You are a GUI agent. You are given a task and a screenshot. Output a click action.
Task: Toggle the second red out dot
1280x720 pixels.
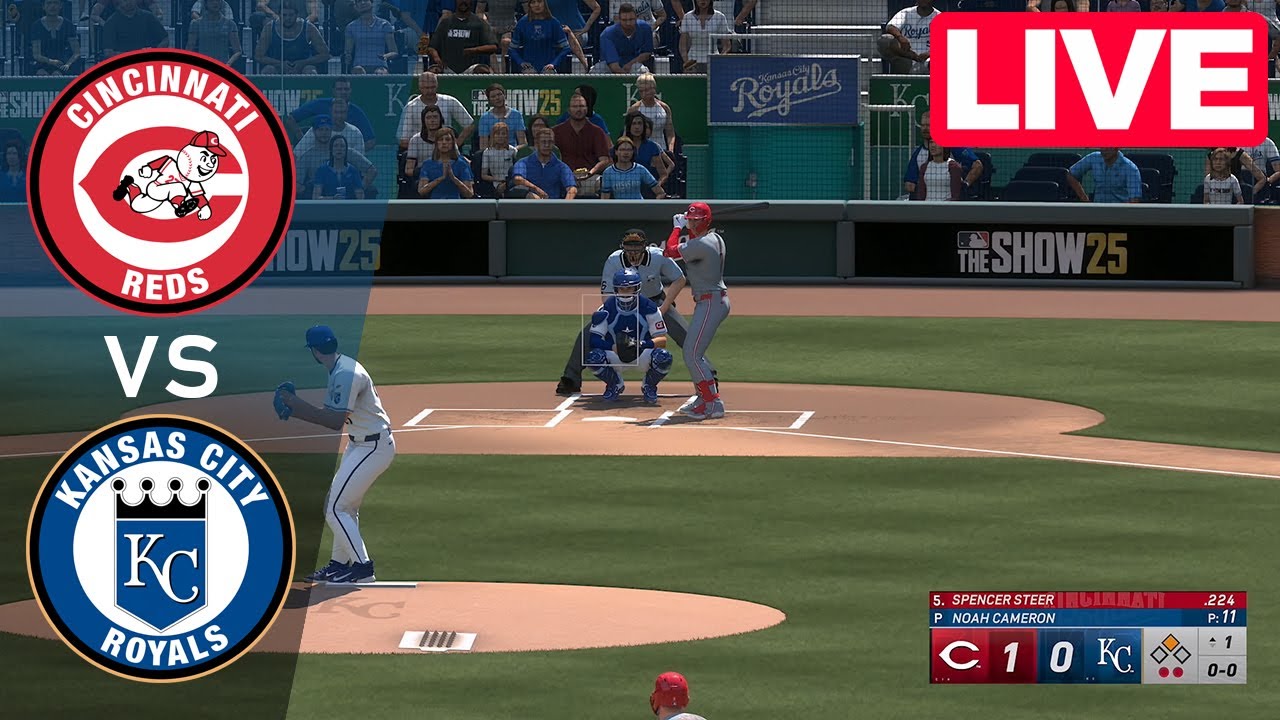1180,670
